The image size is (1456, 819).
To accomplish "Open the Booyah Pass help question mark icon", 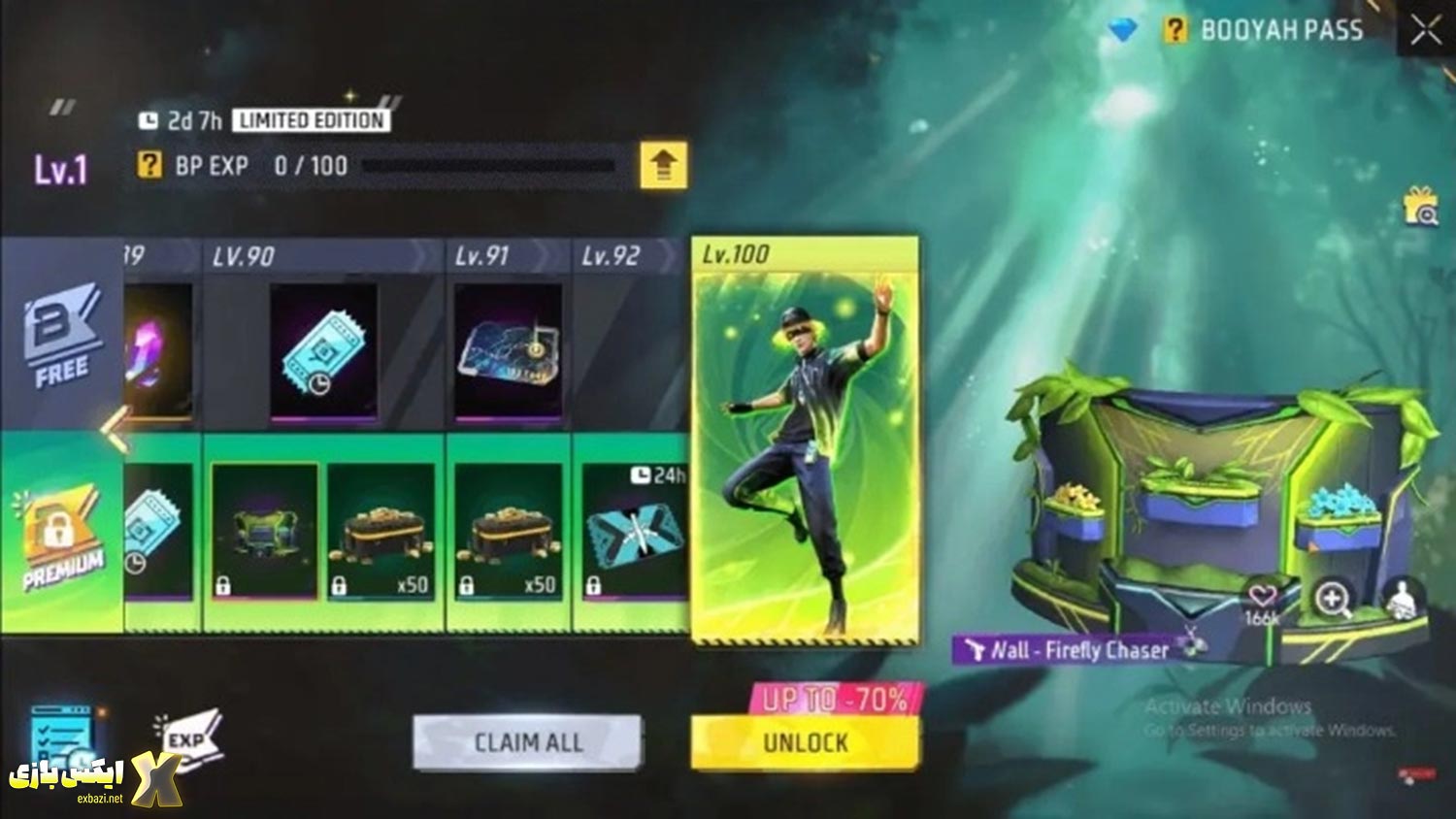I will pyautogui.click(x=1176, y=29).
